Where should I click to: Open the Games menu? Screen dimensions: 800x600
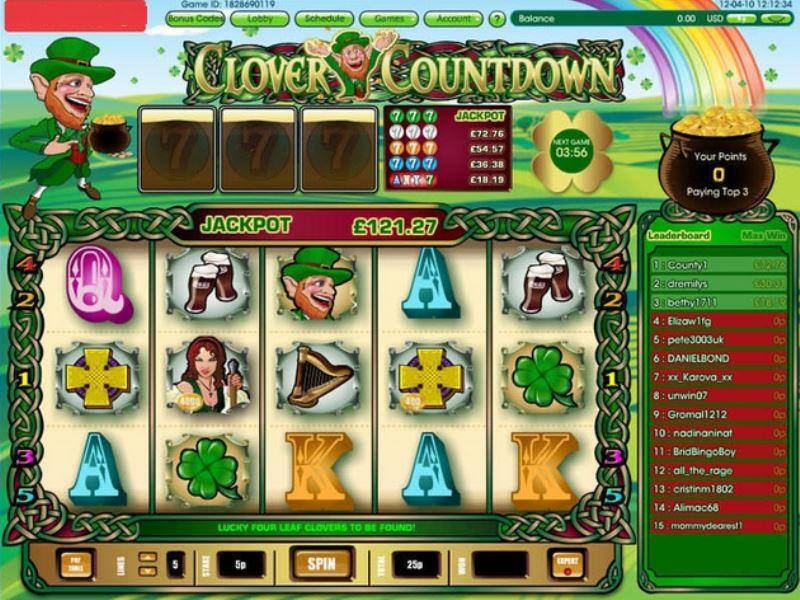tap(388, 18)
